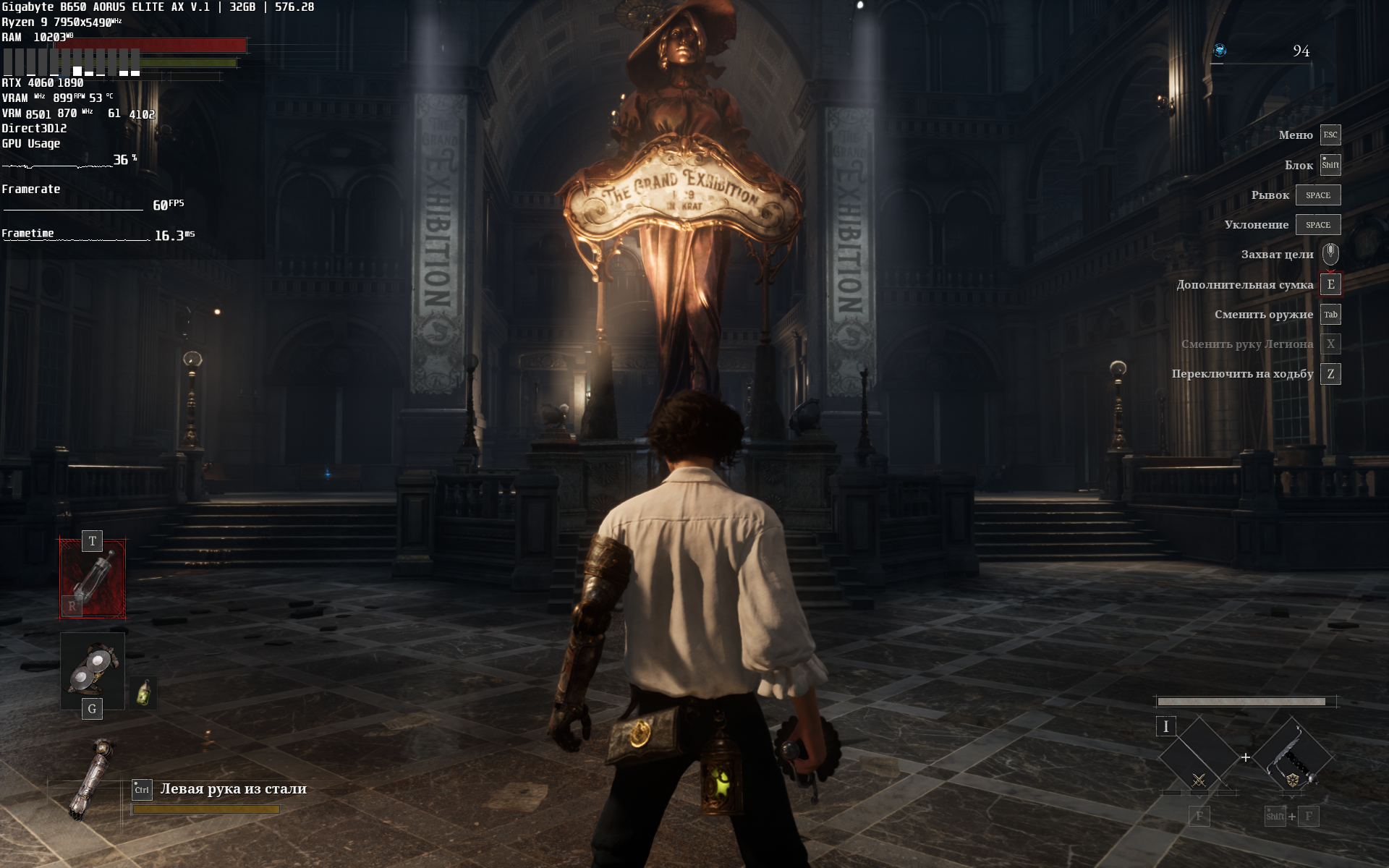This screenshot has width=1389, height=868.
Task: Select the Pulse Cell item slot
Action: click(x=93, y=579)
